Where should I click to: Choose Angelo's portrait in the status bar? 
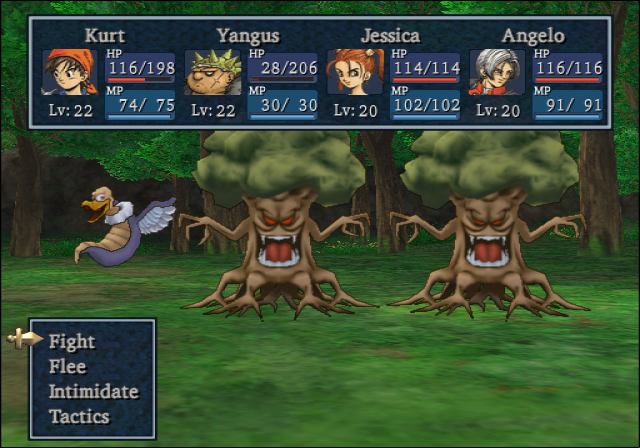pyautogui.click(x=498, y=72)
